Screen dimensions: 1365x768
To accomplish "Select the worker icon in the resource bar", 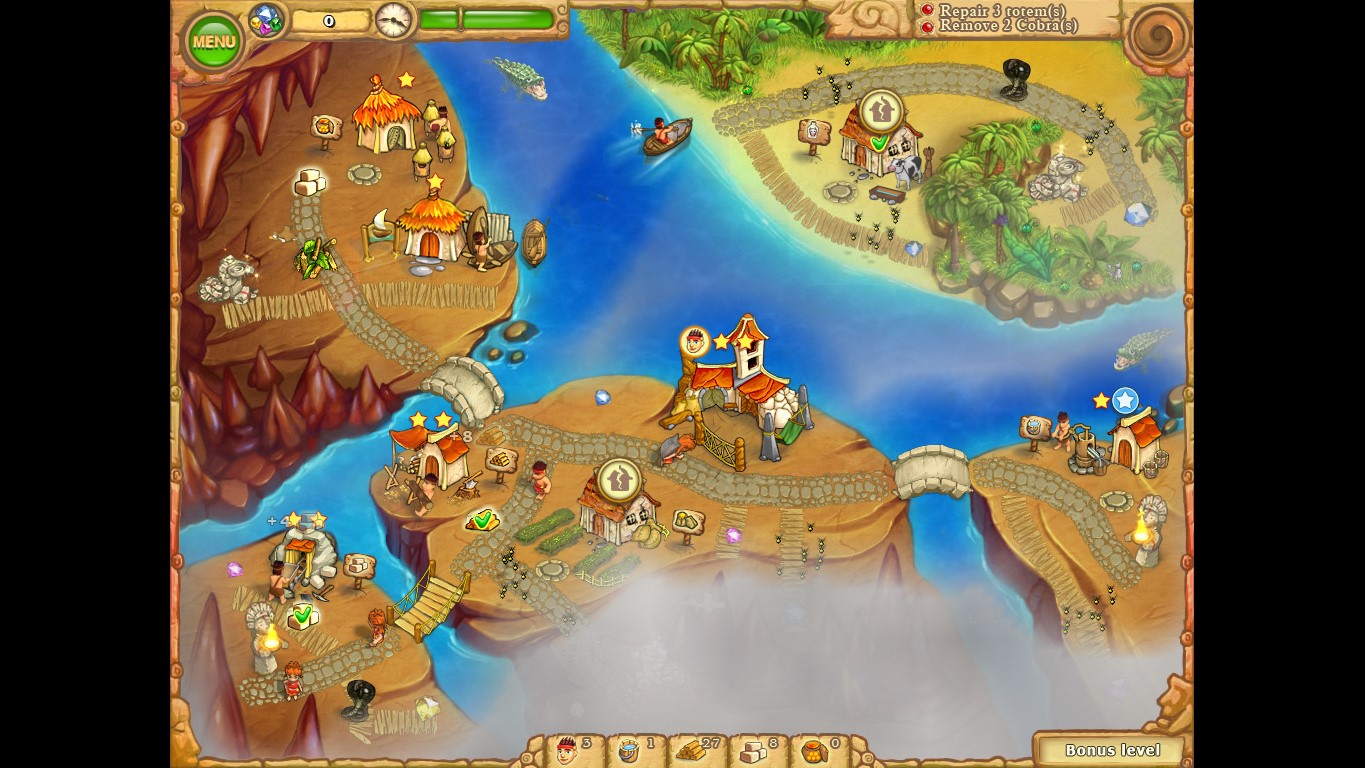I will 567,749.
